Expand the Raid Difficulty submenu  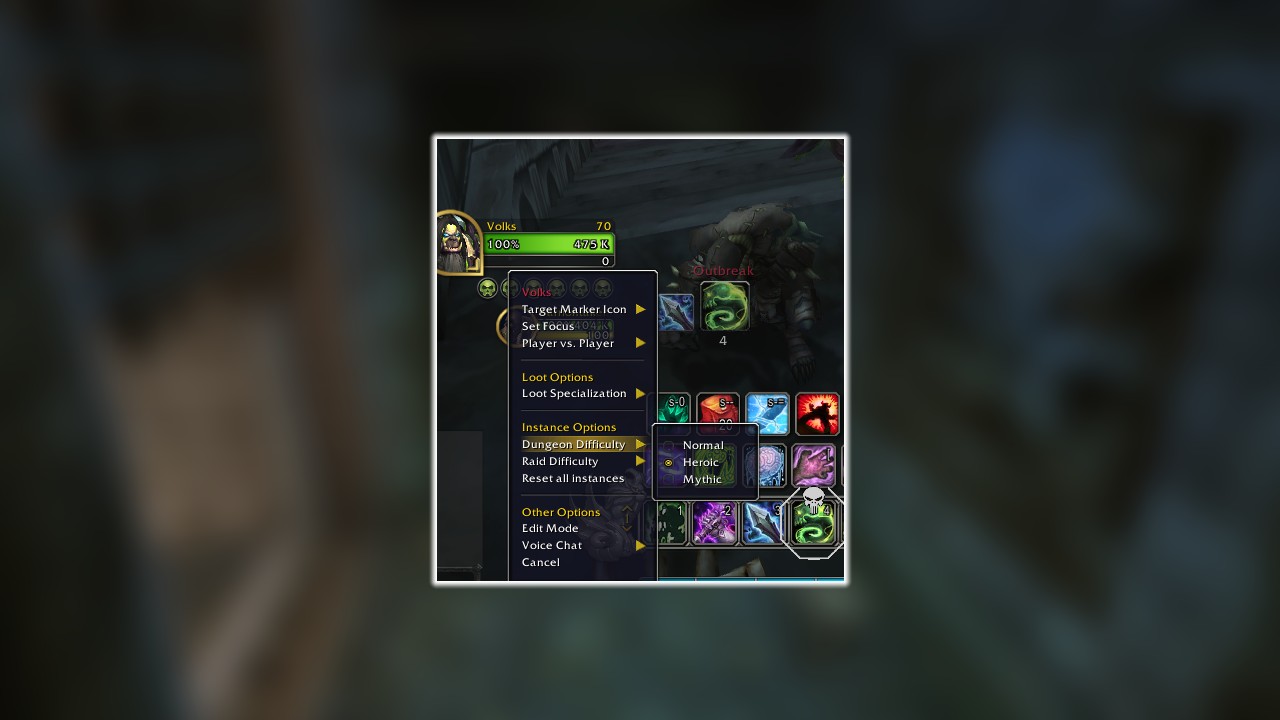(x=560, y=461)
